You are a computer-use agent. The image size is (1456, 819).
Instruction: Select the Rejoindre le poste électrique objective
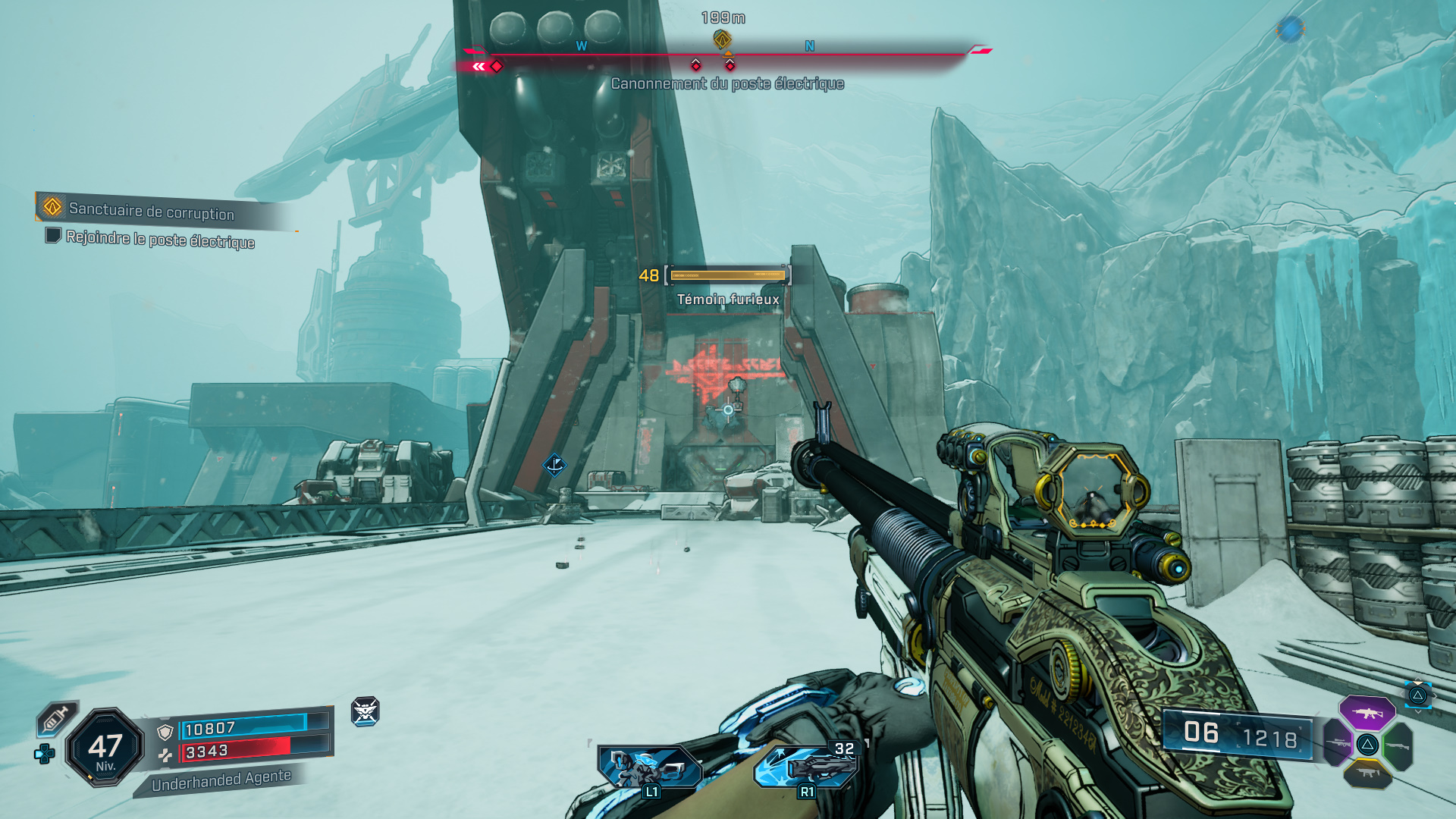tap(159, 239)
